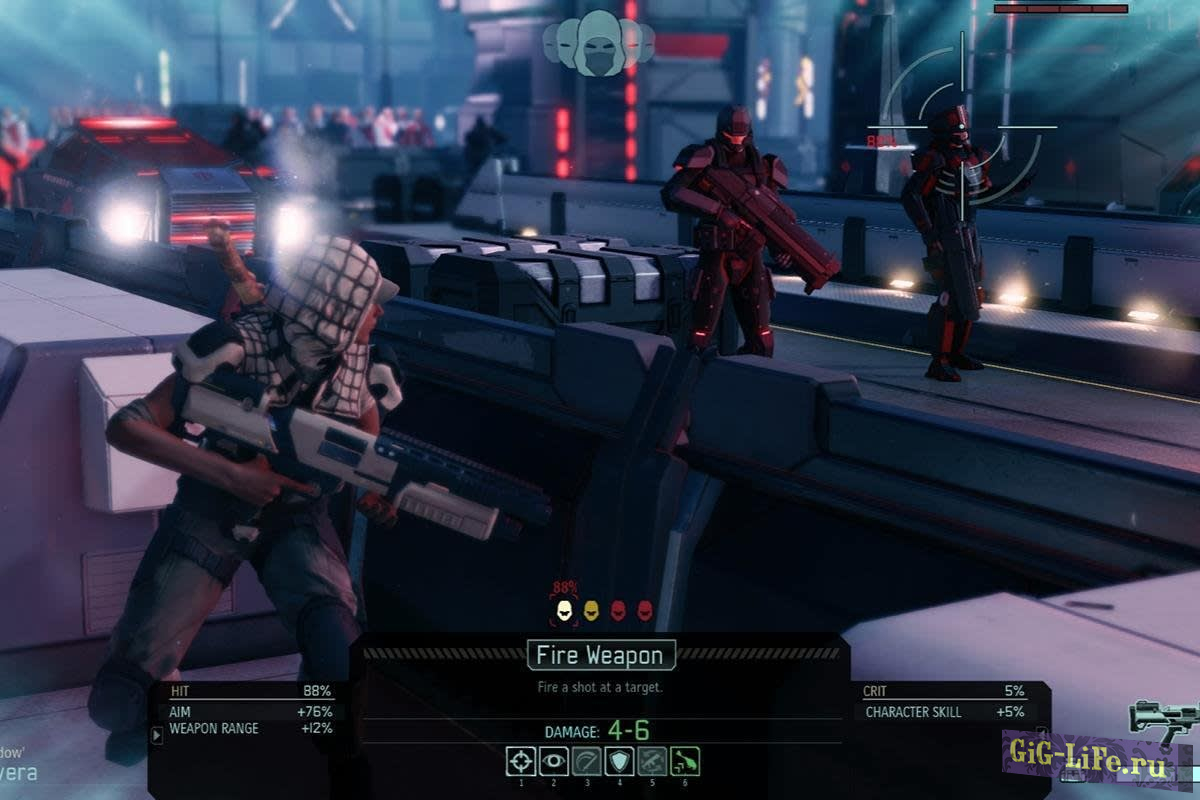Activate the Overwatch eye ability
The image size is (1200, 800).
click(553, 761)
